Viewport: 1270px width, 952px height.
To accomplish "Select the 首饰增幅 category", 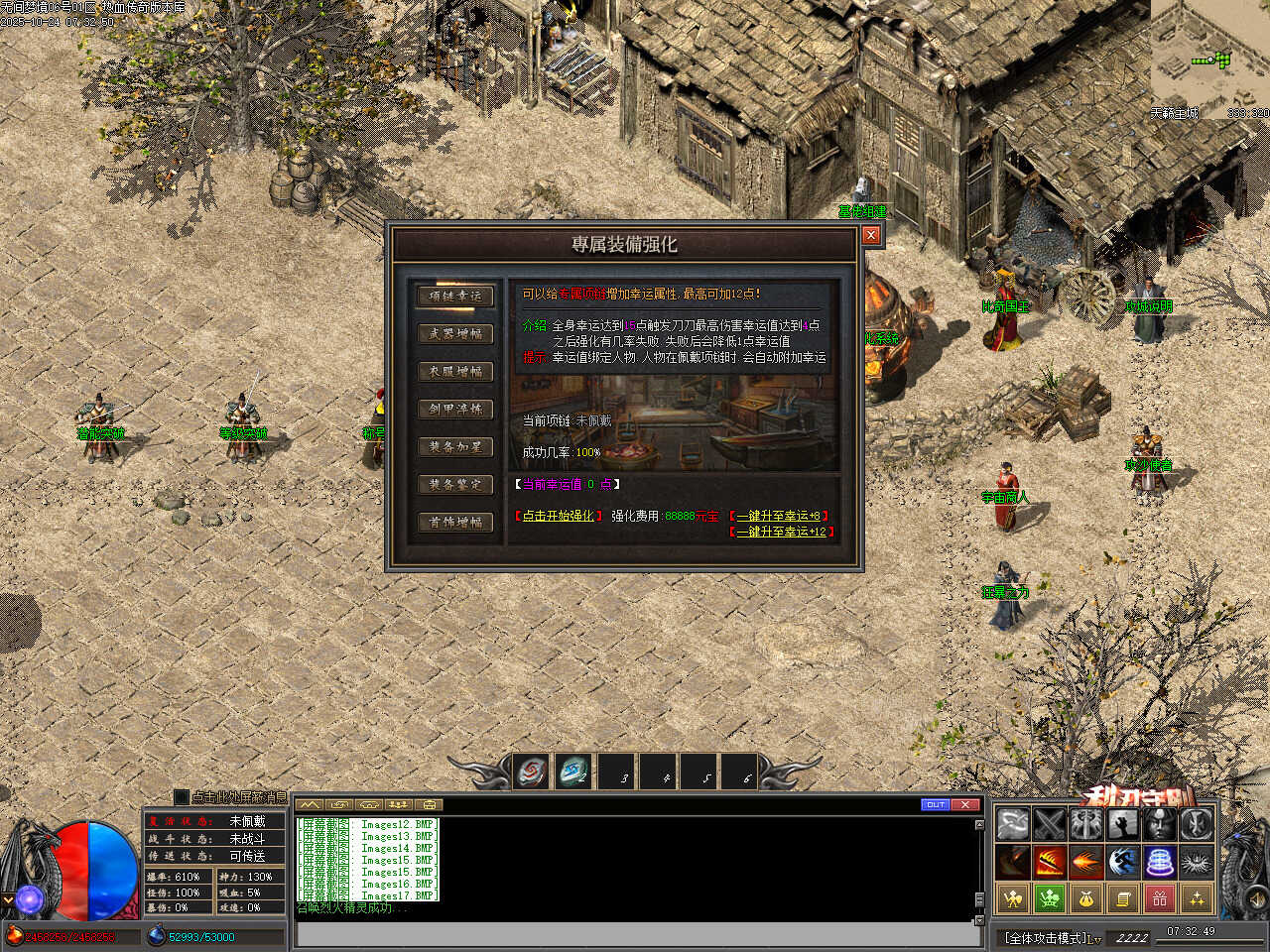I will [455, 522].
